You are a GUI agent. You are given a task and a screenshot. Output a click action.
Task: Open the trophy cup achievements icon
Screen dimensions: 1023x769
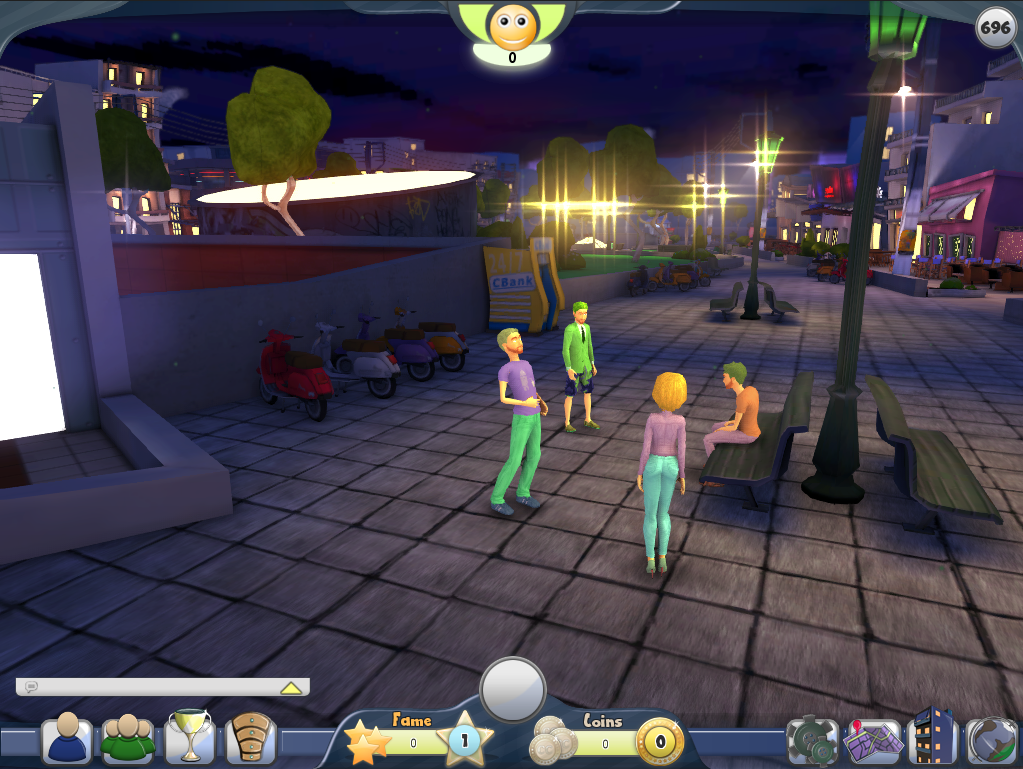coord(190,738)
